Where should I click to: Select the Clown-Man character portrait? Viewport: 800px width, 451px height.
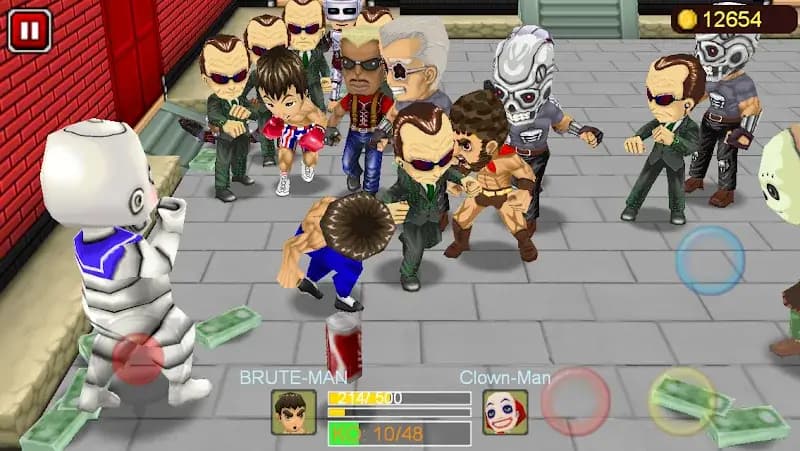pos(505,412)
